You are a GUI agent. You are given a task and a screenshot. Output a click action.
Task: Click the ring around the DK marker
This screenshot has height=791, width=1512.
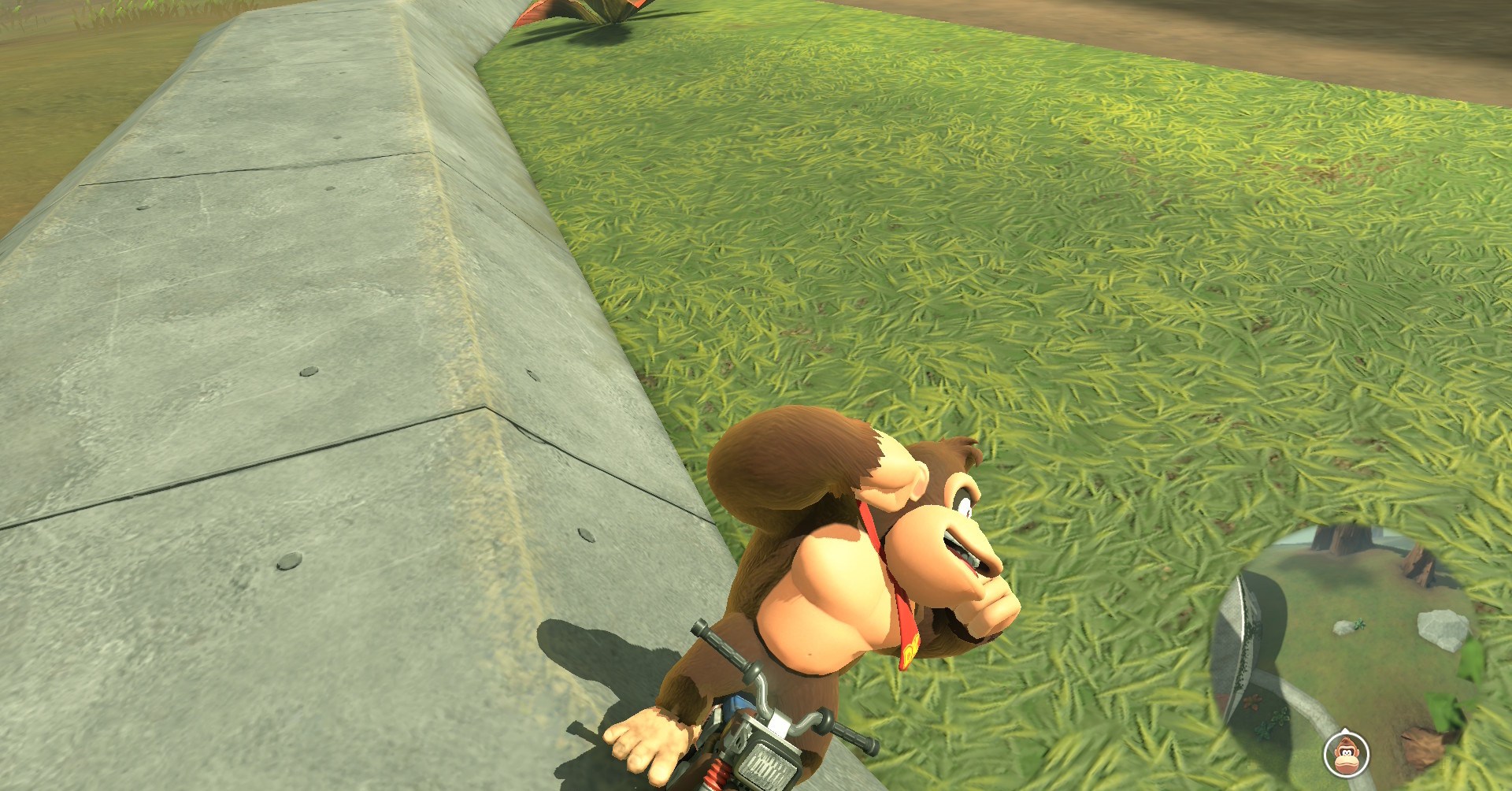[x=1326, y=755]
